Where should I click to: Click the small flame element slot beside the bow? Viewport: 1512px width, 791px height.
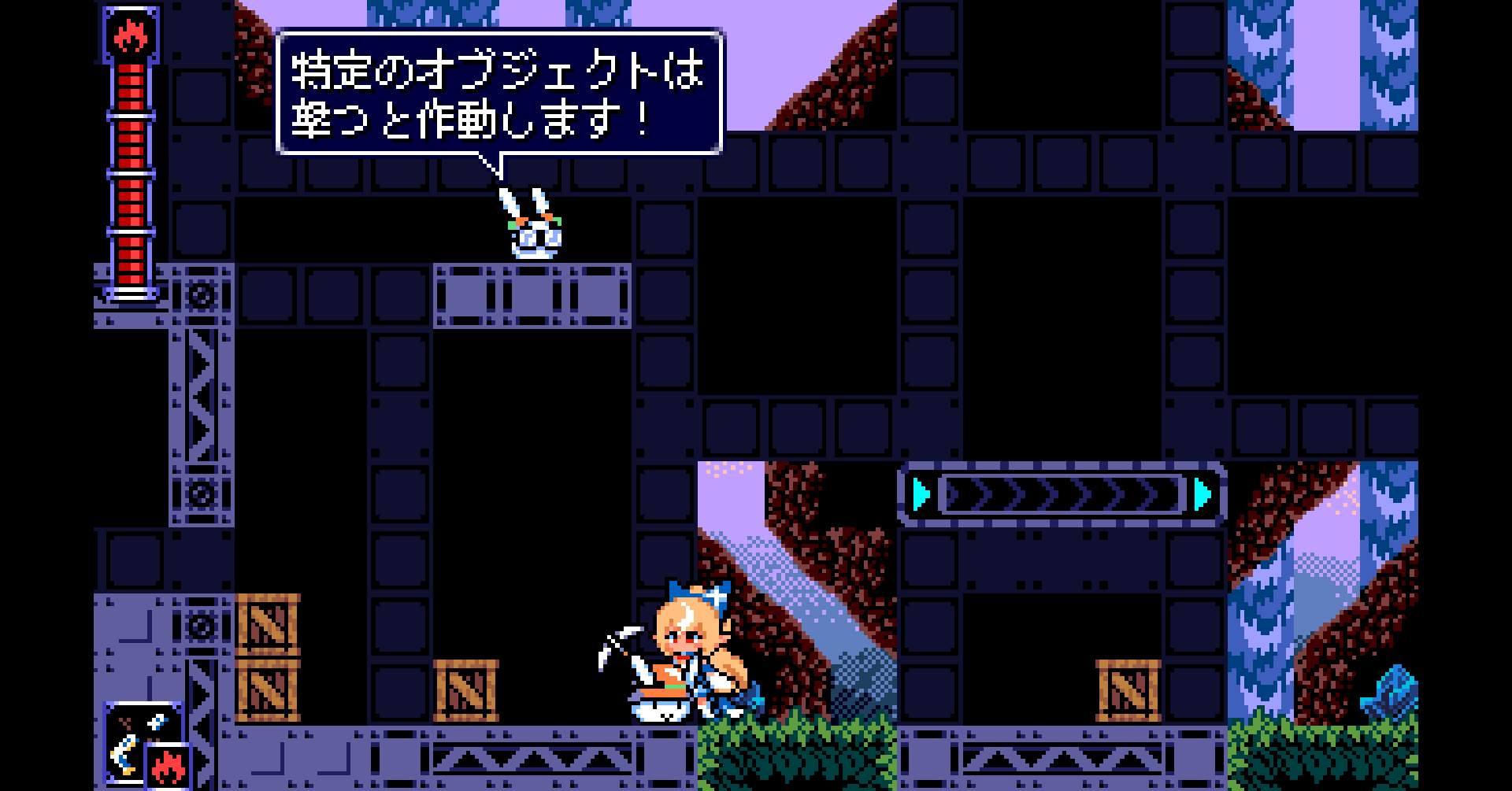[168, 766]
